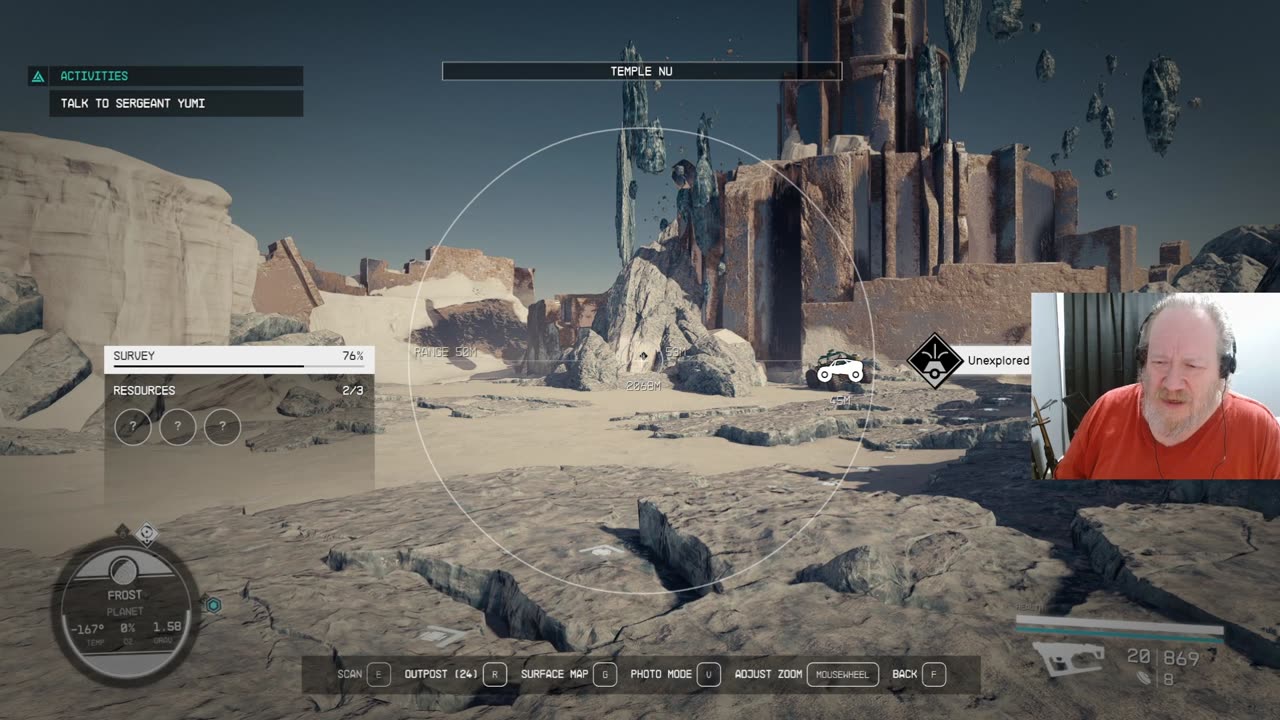Click the streamer webcam overlay

coord(1155,386)
